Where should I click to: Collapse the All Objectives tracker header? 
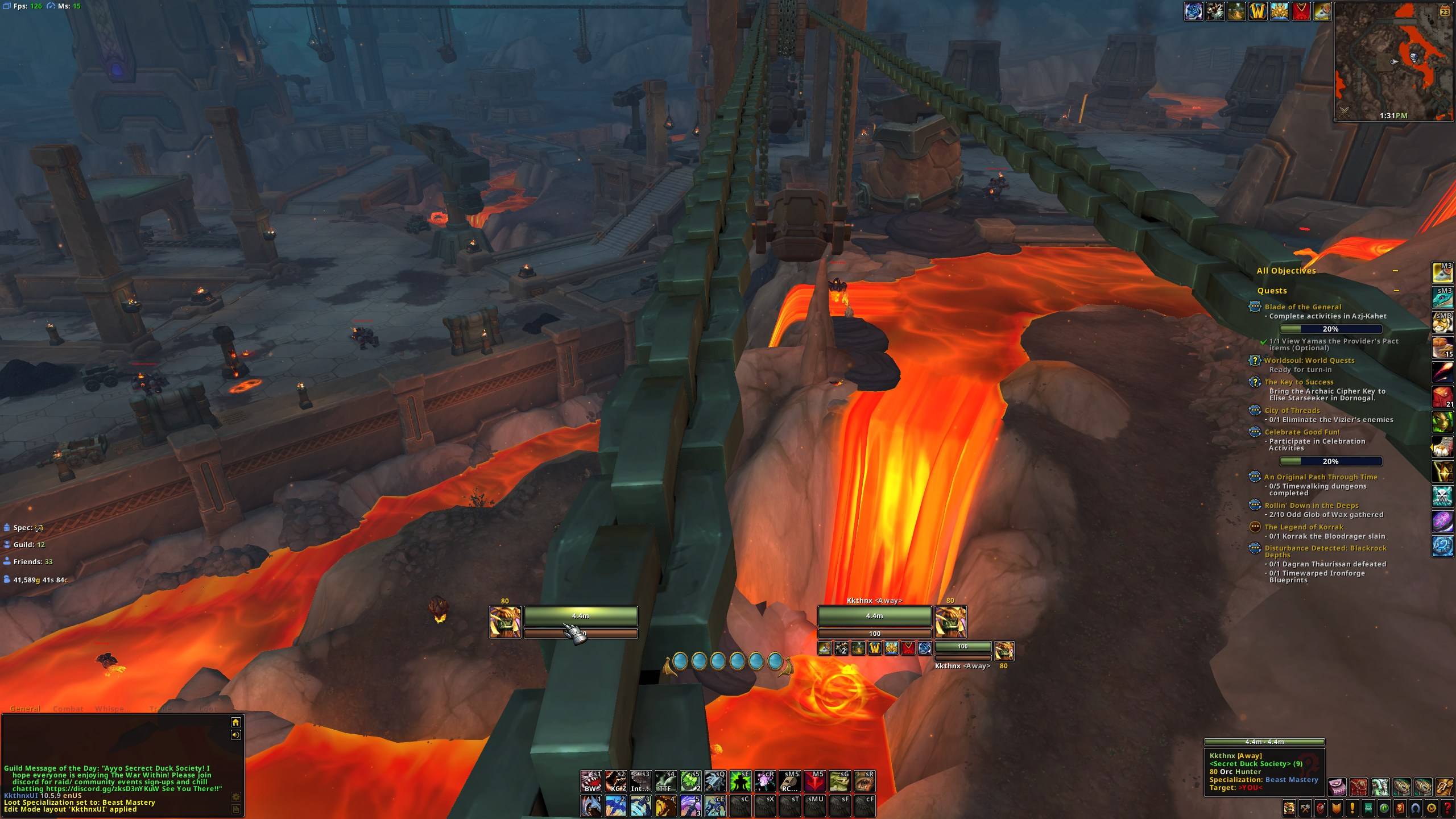click(x=1395, y=271)
